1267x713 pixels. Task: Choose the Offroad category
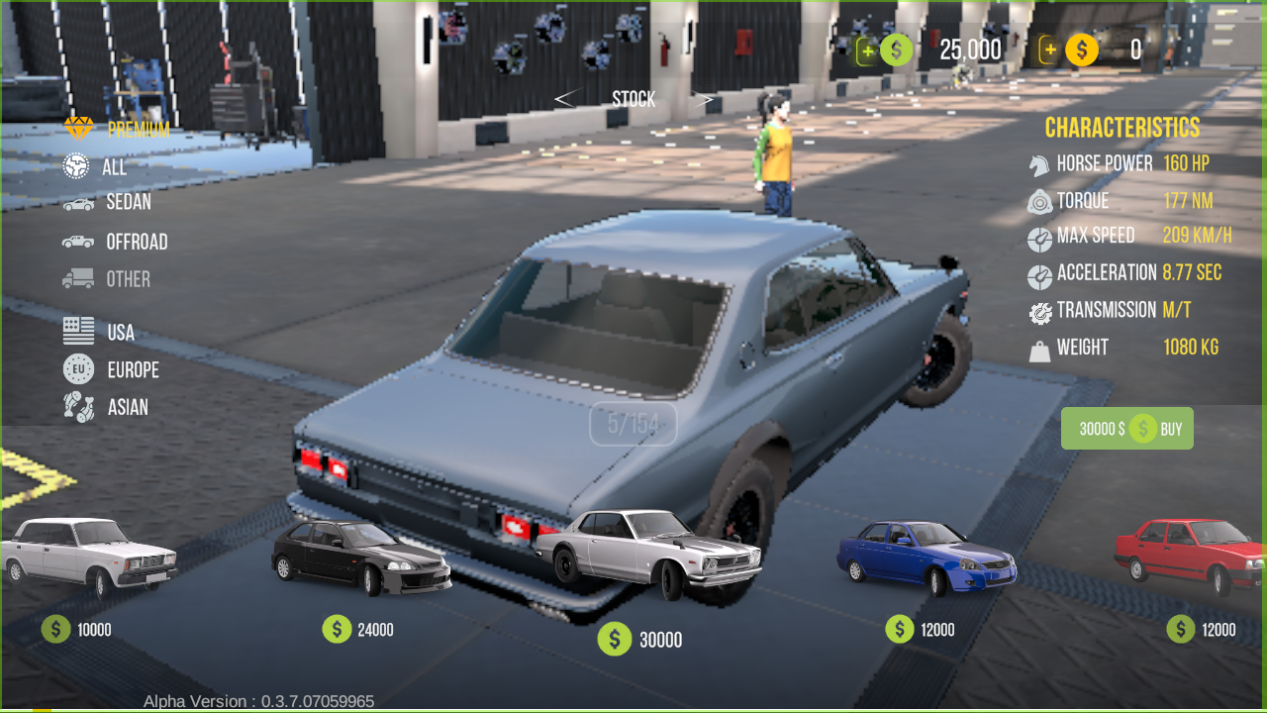[115, 242]
